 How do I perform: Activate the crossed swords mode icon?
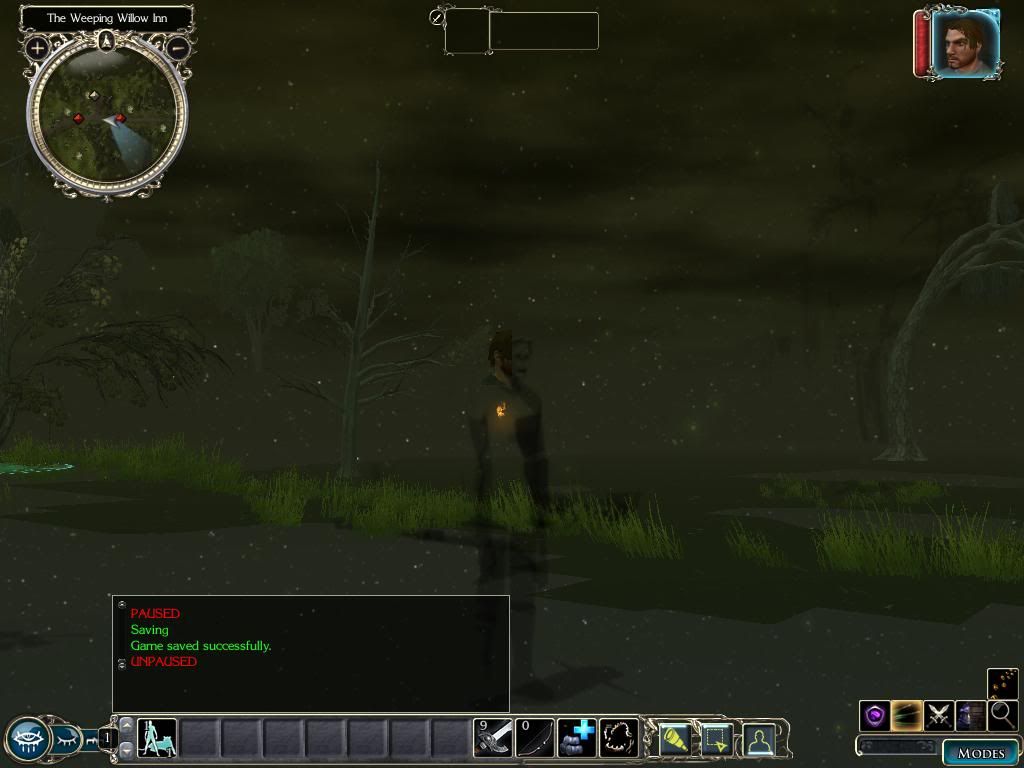pyautogui.click(x=938, y=715)
